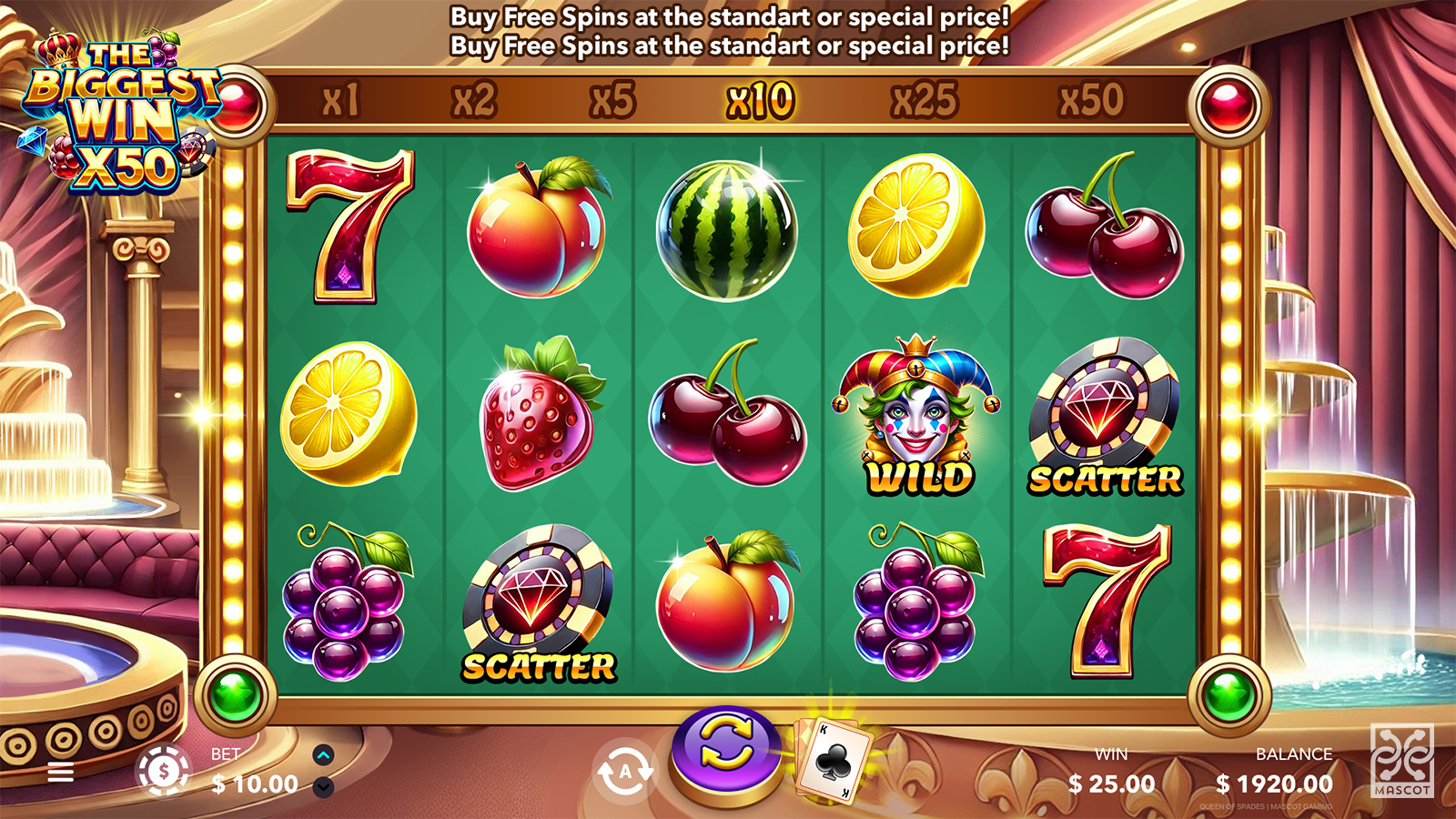Open the Buy Free Spins banner
The width and height of the screenshot is (1456, 819).
coord(730,31)
